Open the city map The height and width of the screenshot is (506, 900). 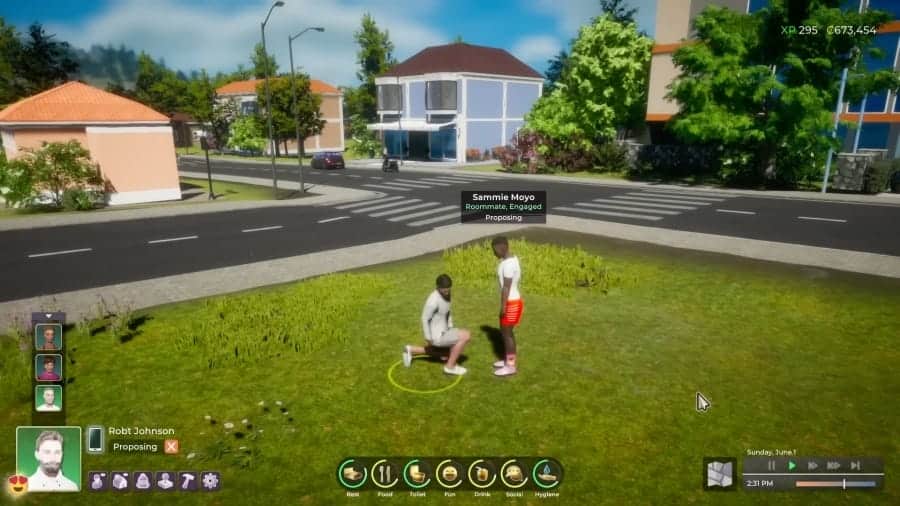719,474
